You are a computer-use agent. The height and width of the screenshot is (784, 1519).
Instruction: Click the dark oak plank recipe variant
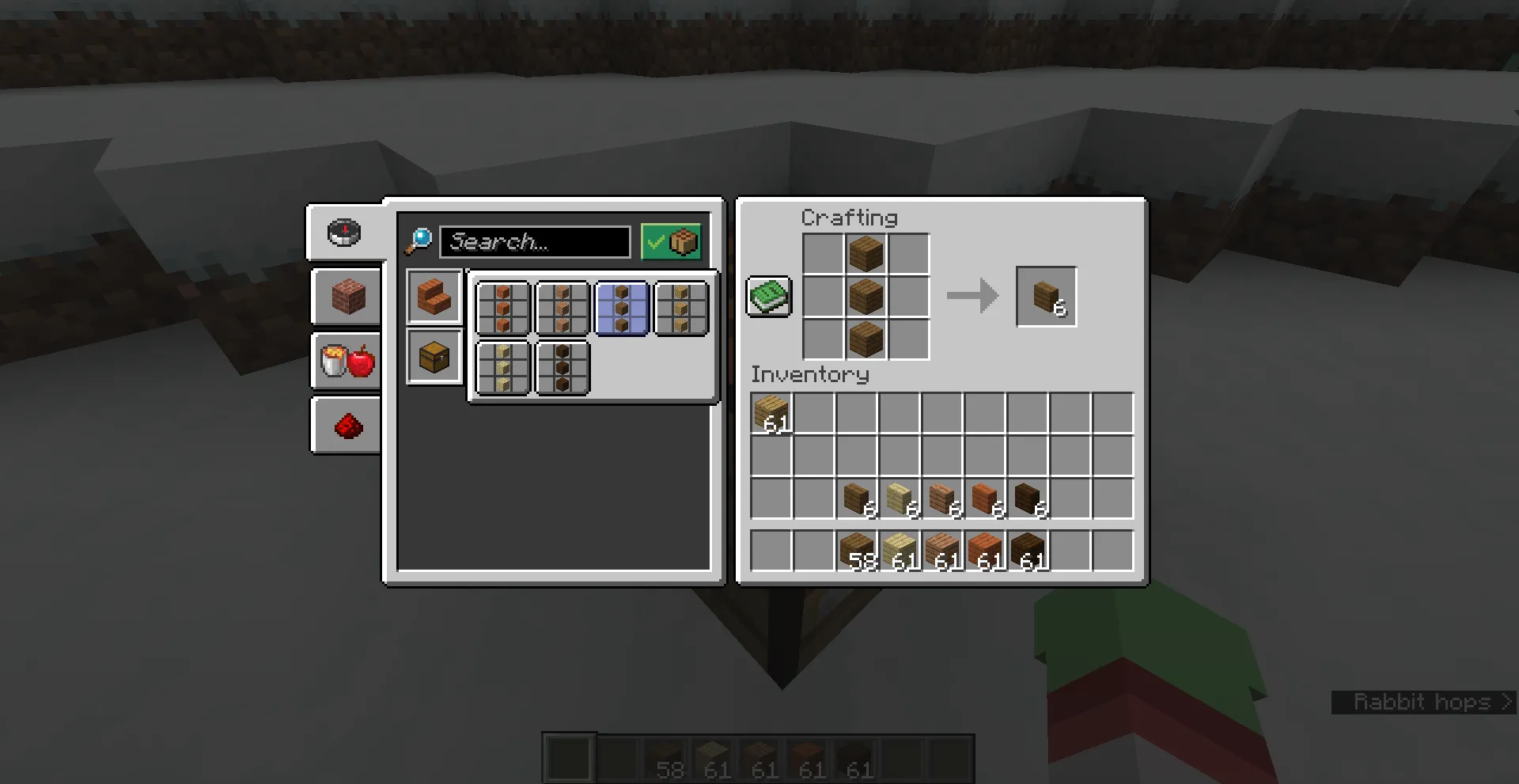[563, 368]
